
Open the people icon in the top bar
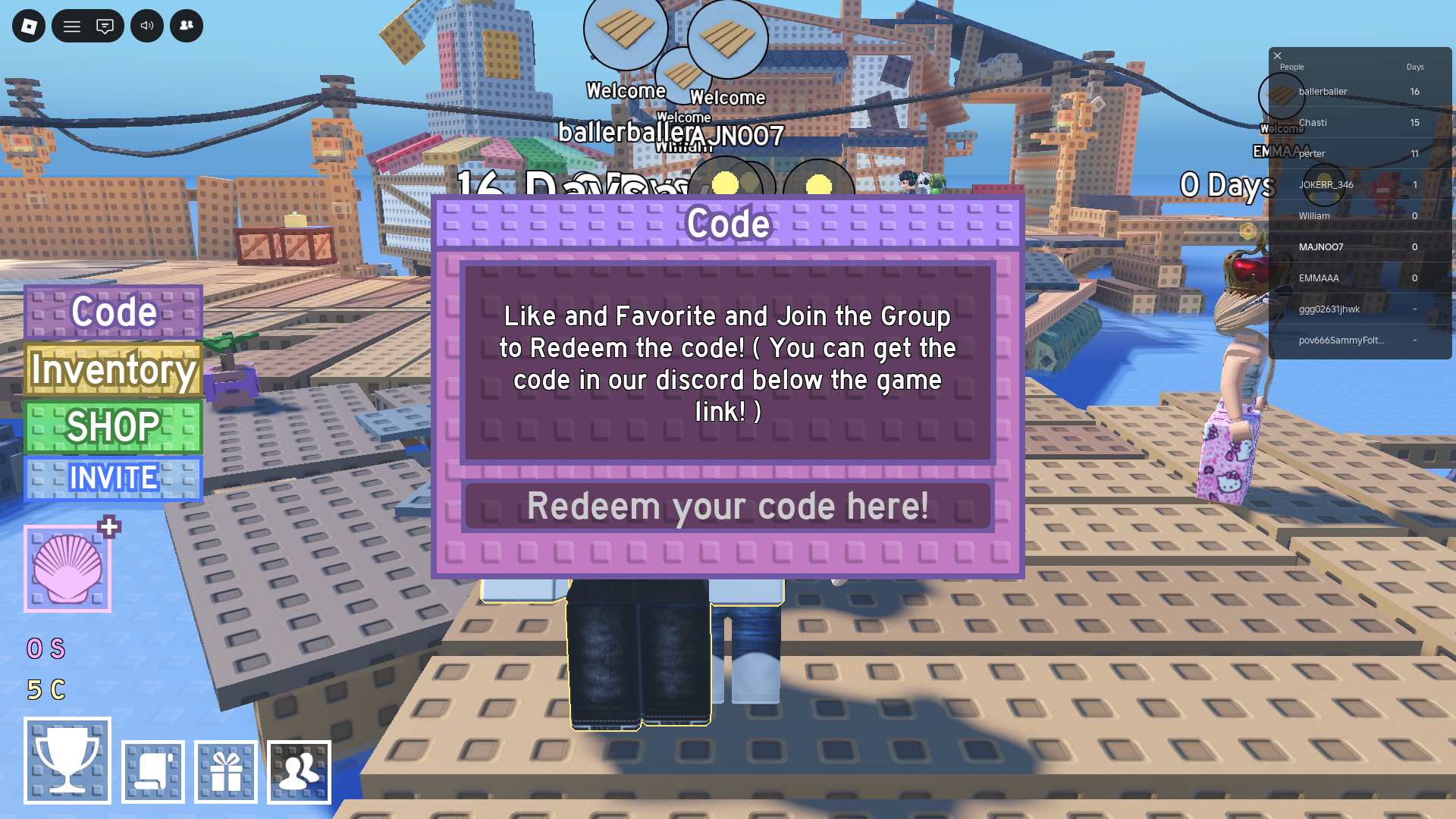(186, 25)
